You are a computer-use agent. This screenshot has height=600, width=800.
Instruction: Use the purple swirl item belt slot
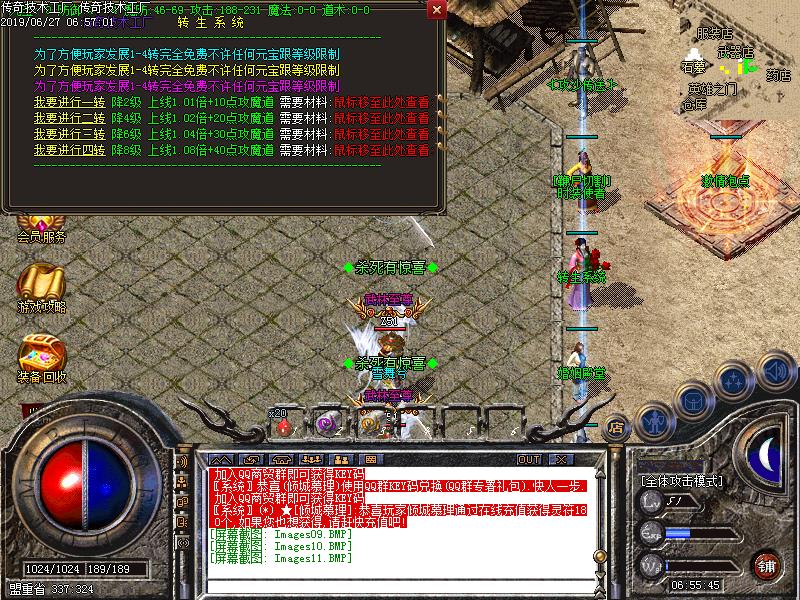pyautogui.click(x=325, y=424)
